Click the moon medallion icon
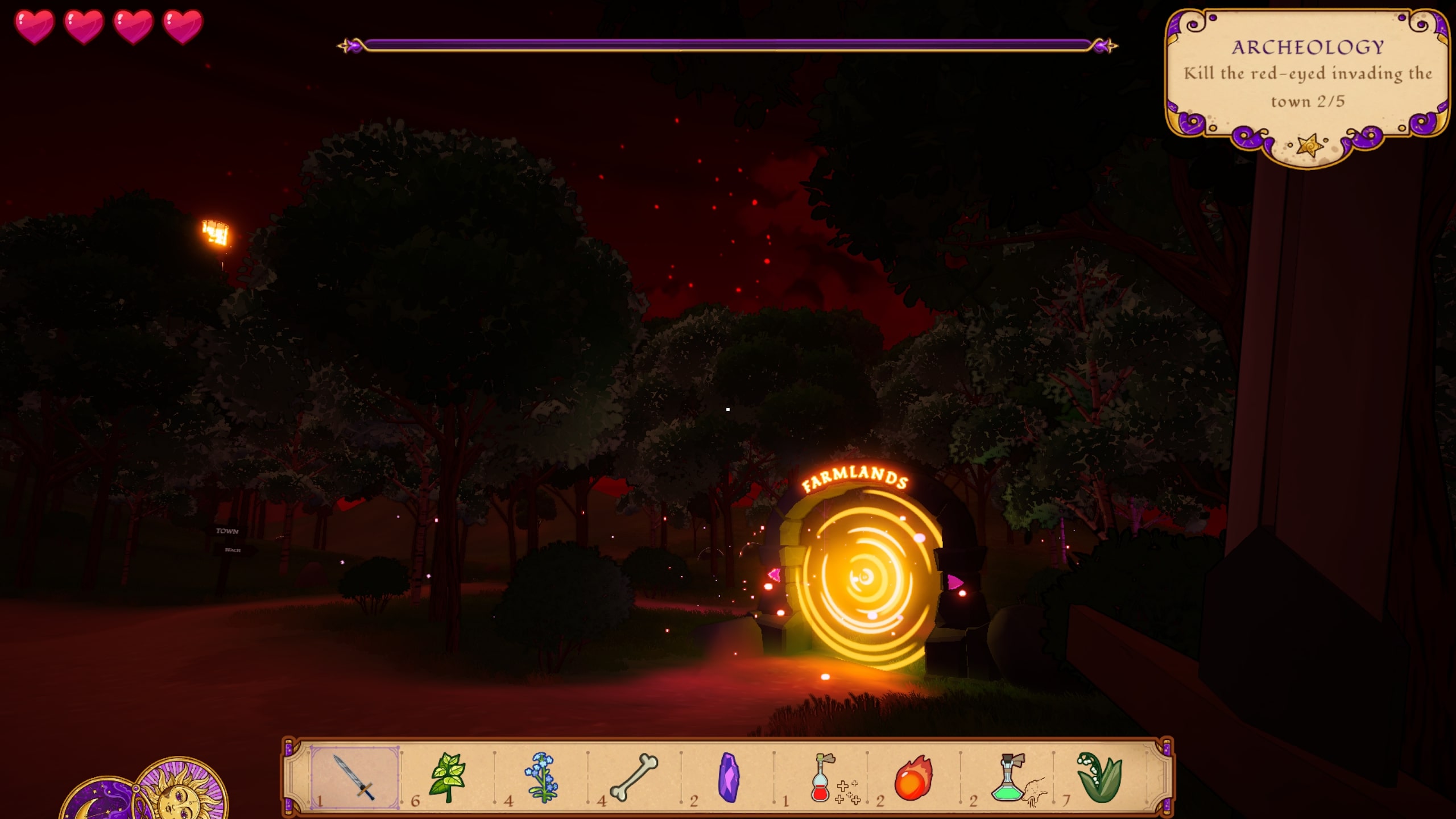 (x=97, y=802)
